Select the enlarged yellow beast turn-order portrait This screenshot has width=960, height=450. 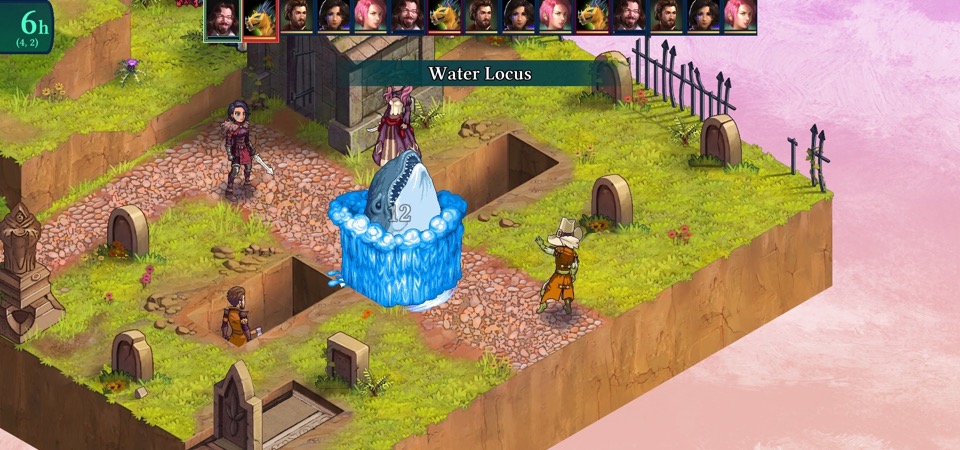pos(260,19)
